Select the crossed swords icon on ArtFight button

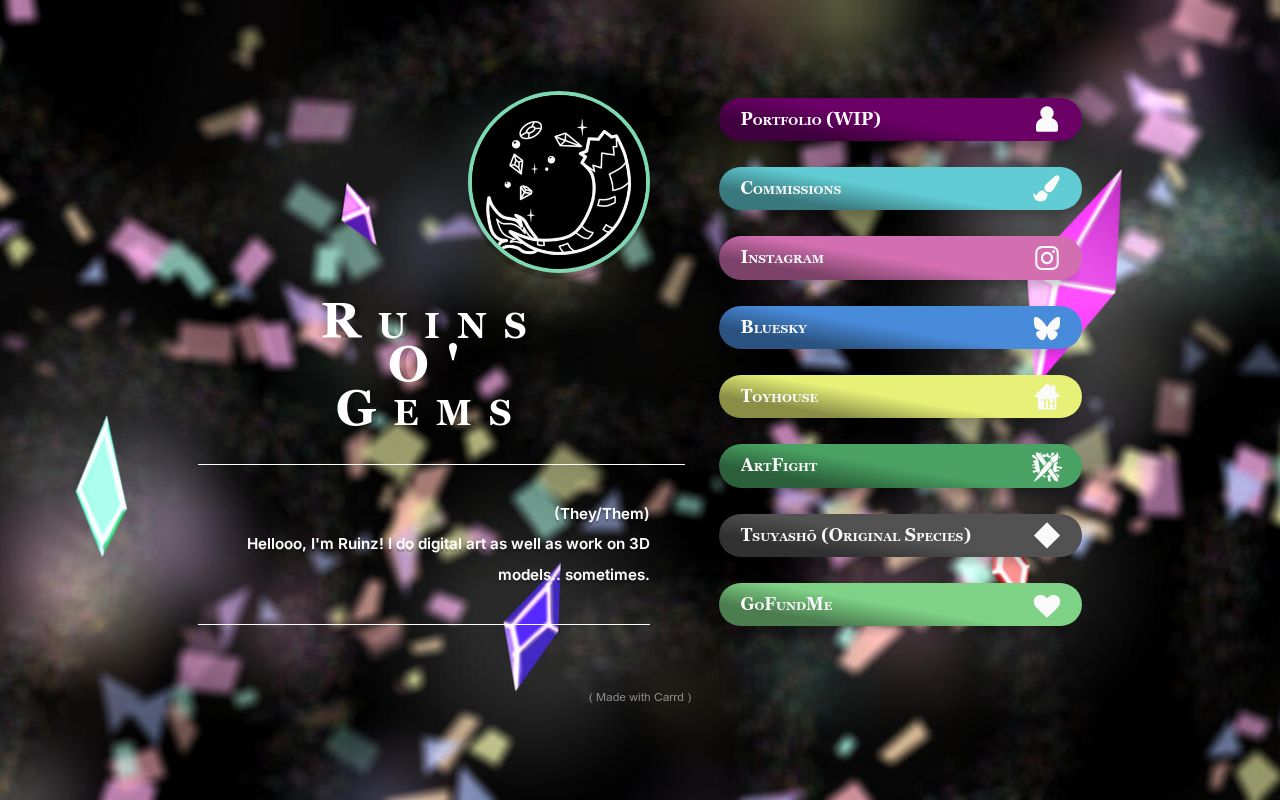(x=1047, y=466)
